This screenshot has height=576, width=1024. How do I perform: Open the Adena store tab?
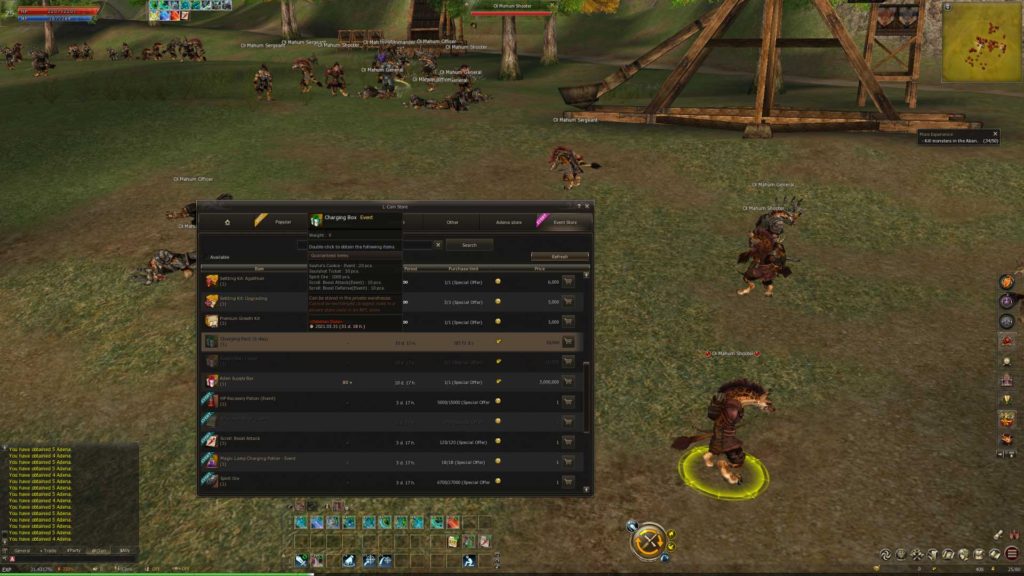[509, 222]
